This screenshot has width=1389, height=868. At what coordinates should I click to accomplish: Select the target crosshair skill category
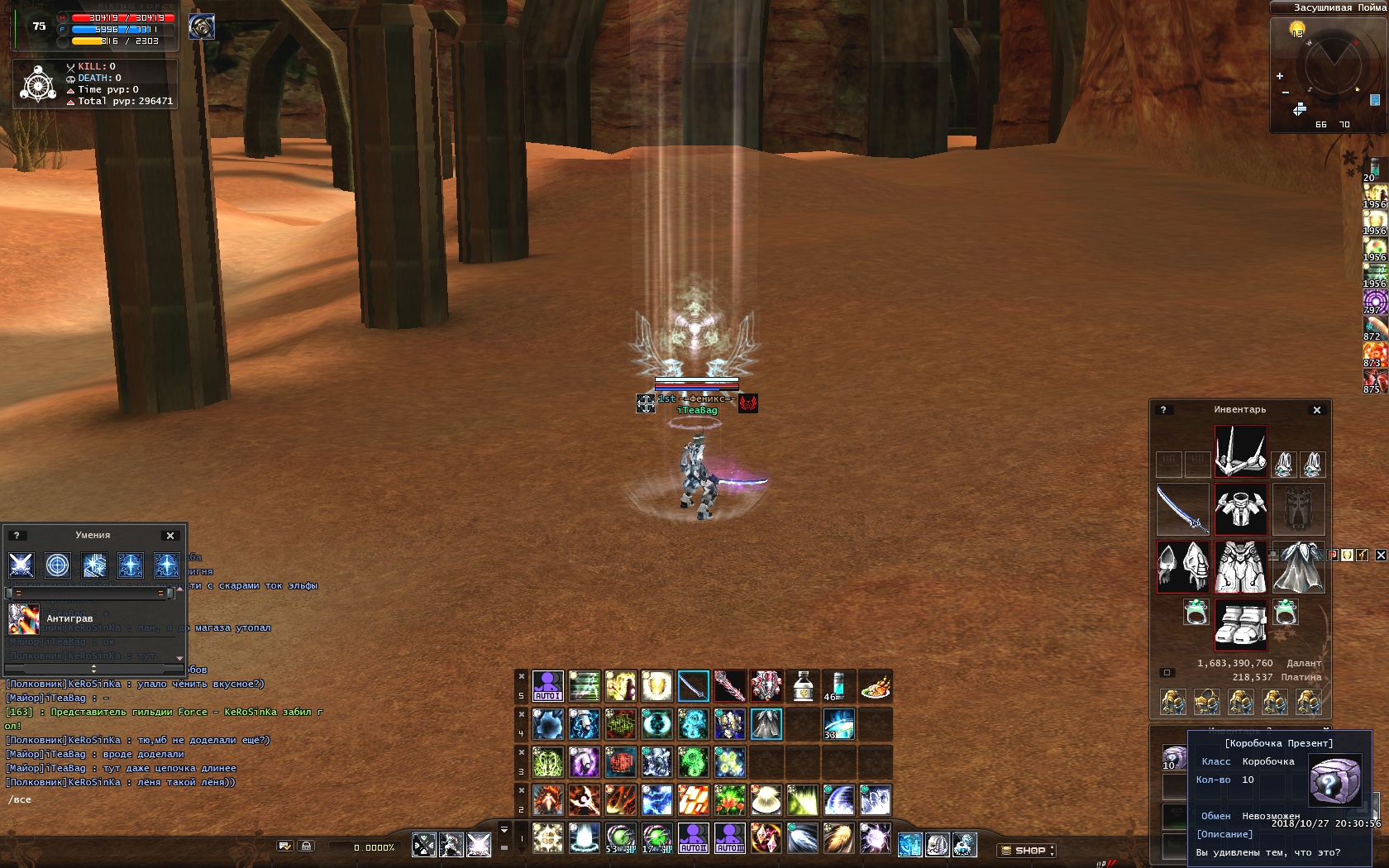coord(57,565)
